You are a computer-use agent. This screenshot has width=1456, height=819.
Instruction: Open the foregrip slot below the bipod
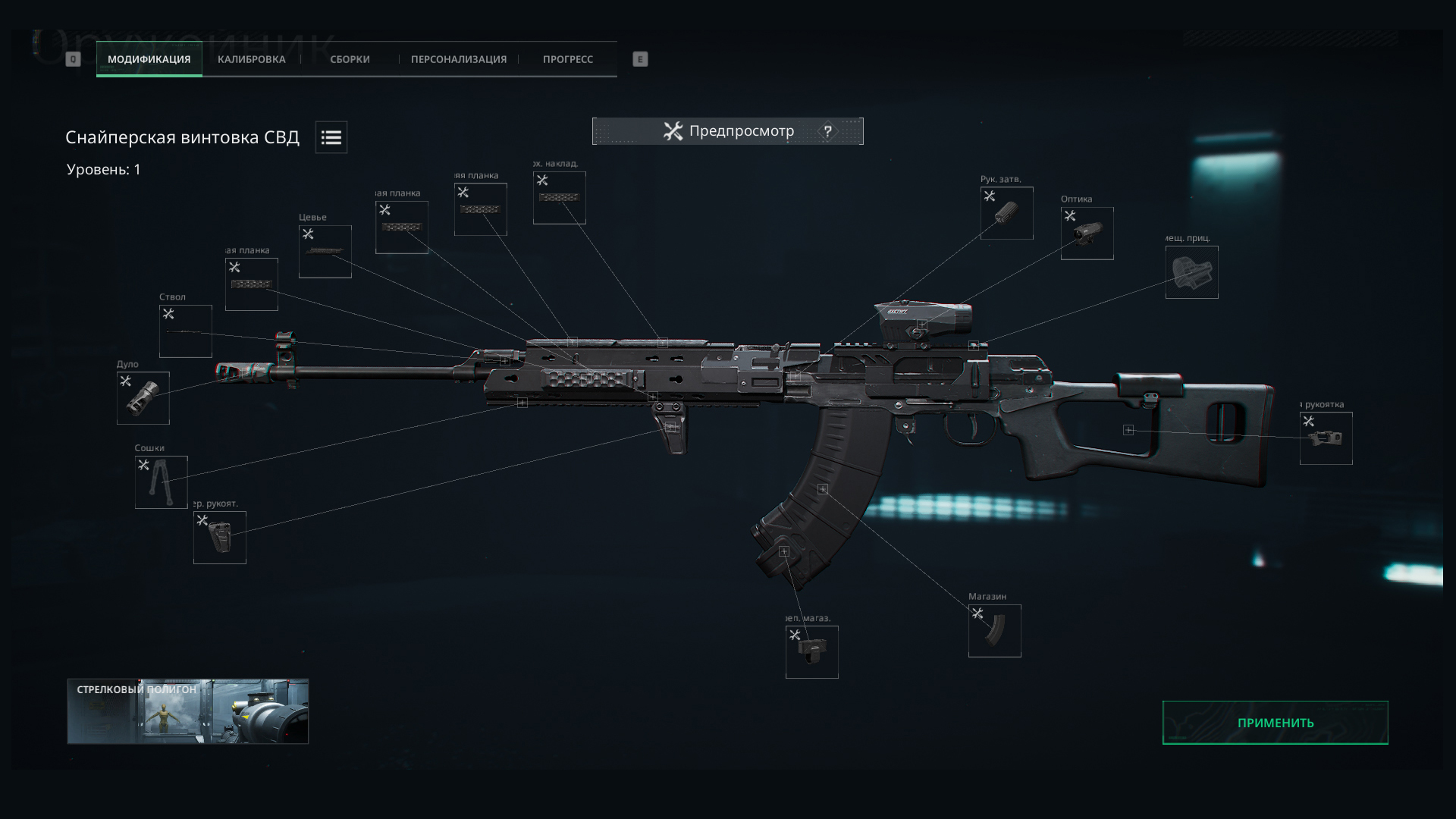pyautogui.click(x=220, y=538)
